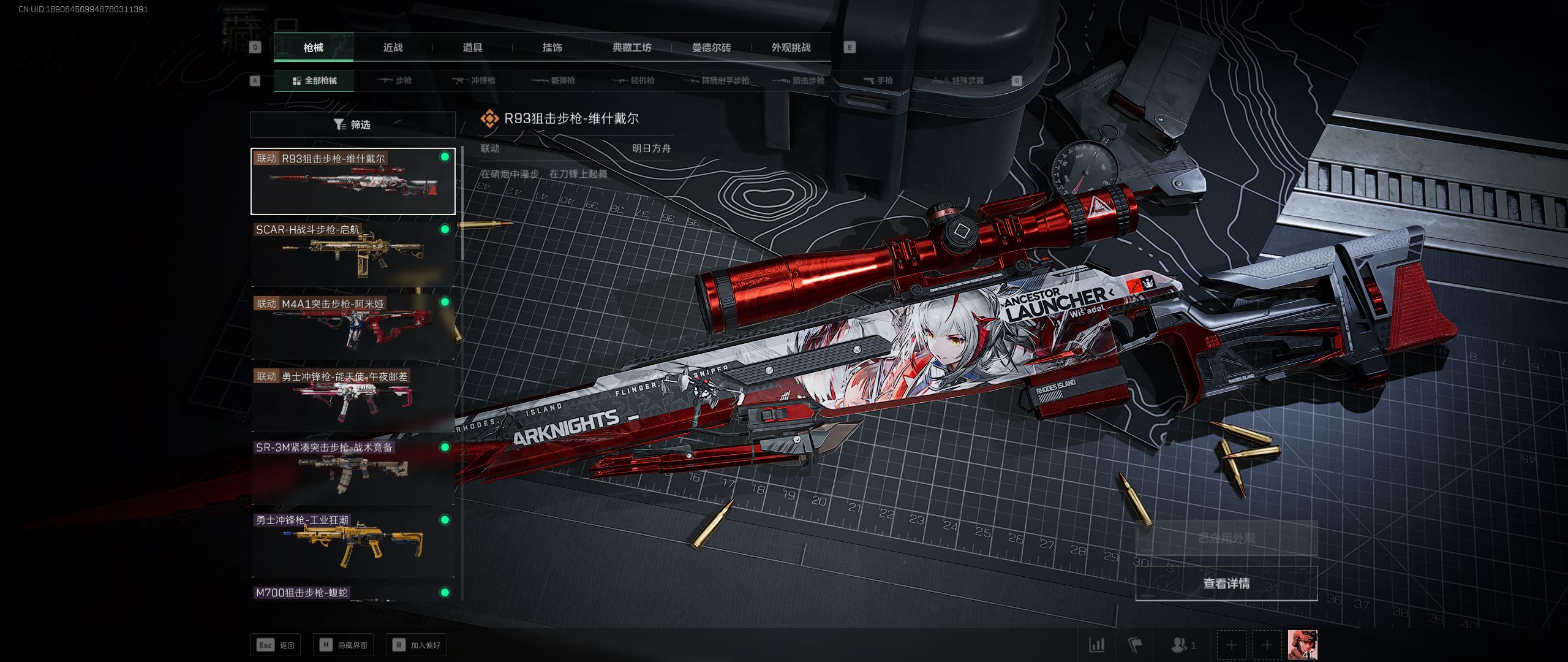Open the 道具 items tab
Viewport: 1568px width, 662px height.
coord(472,48)
